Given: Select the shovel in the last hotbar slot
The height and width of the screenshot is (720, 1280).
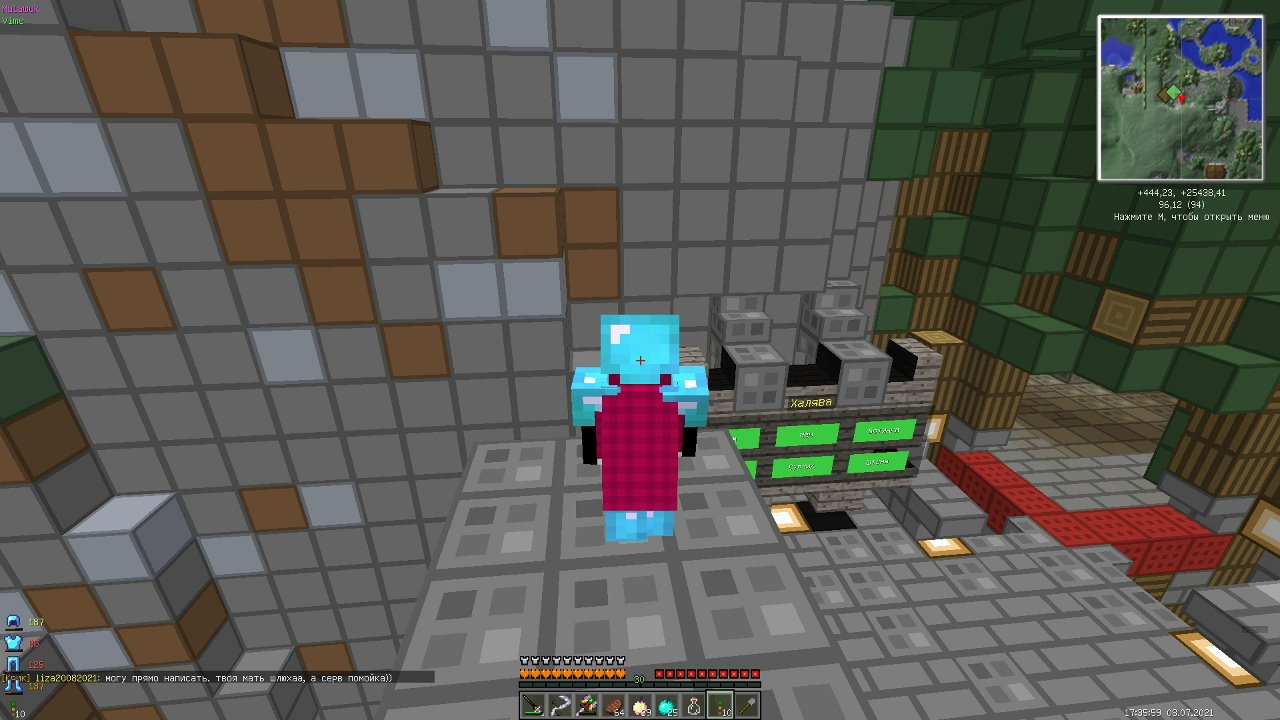Looking at the screenshot, I should click(x=746, y=703).
